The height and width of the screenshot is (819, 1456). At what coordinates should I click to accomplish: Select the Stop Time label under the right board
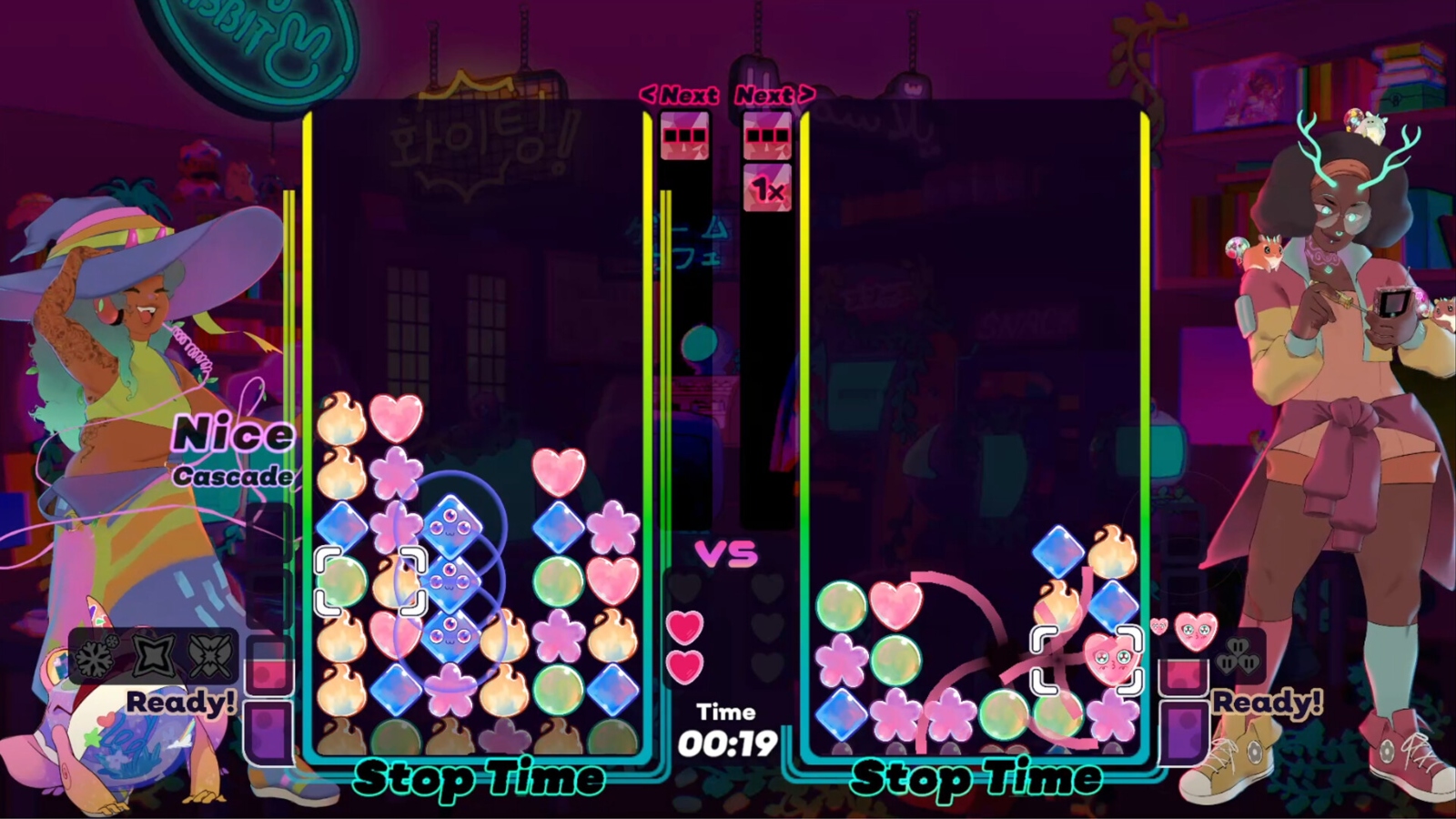(977, 778)
